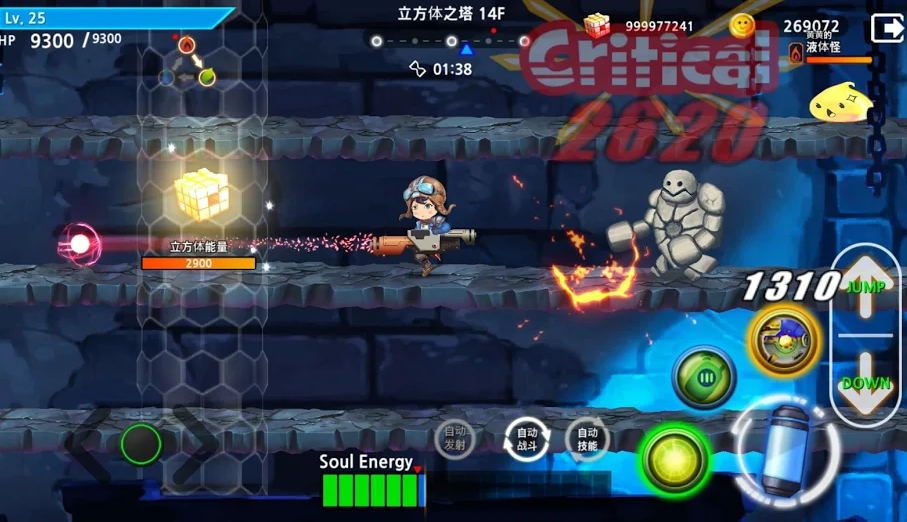Tap the JUMP up arrow
The image size is (907, 522).
(x=866, y=287)
